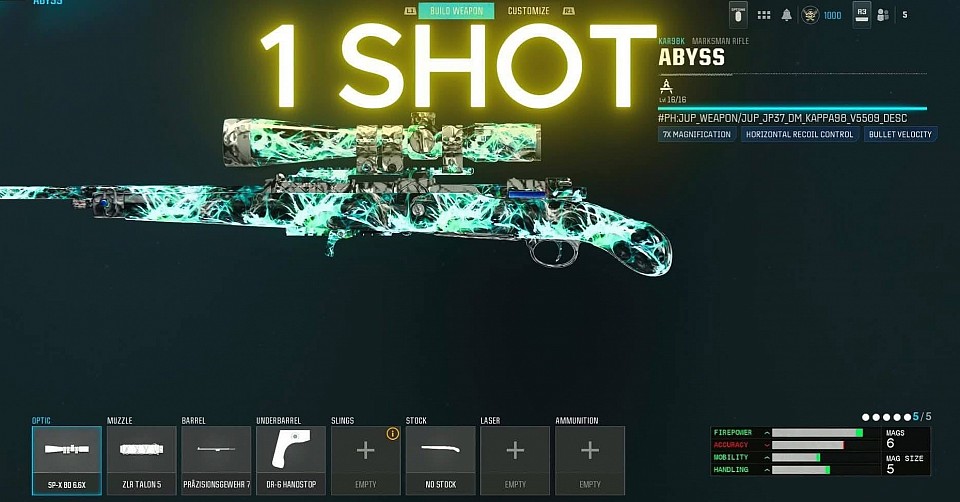Click the Slings slot info warning icon
960x502 pixels.
(x=393, y=434)
